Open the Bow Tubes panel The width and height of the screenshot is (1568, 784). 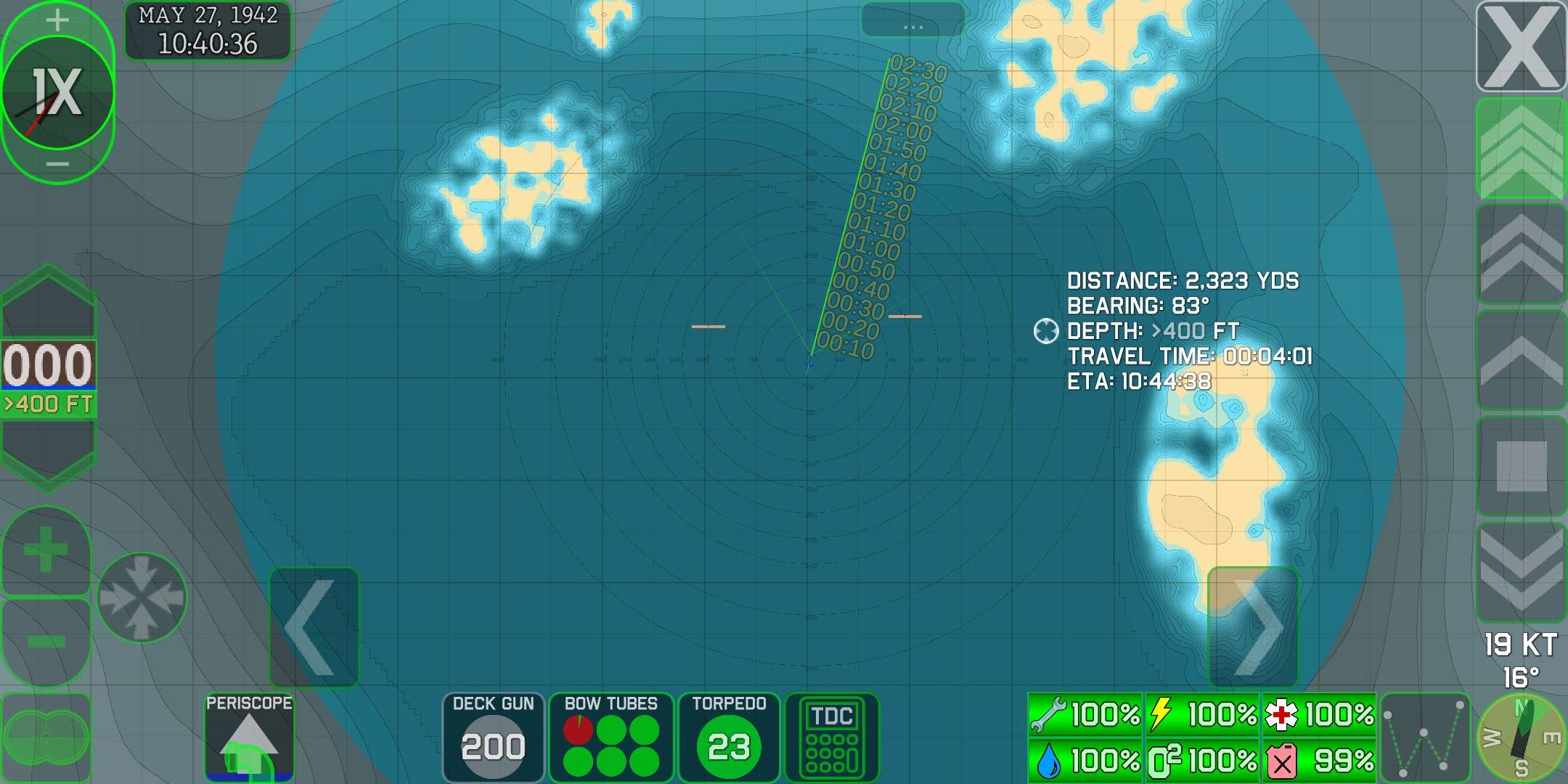pyautogui.click(x=611, y=735)
